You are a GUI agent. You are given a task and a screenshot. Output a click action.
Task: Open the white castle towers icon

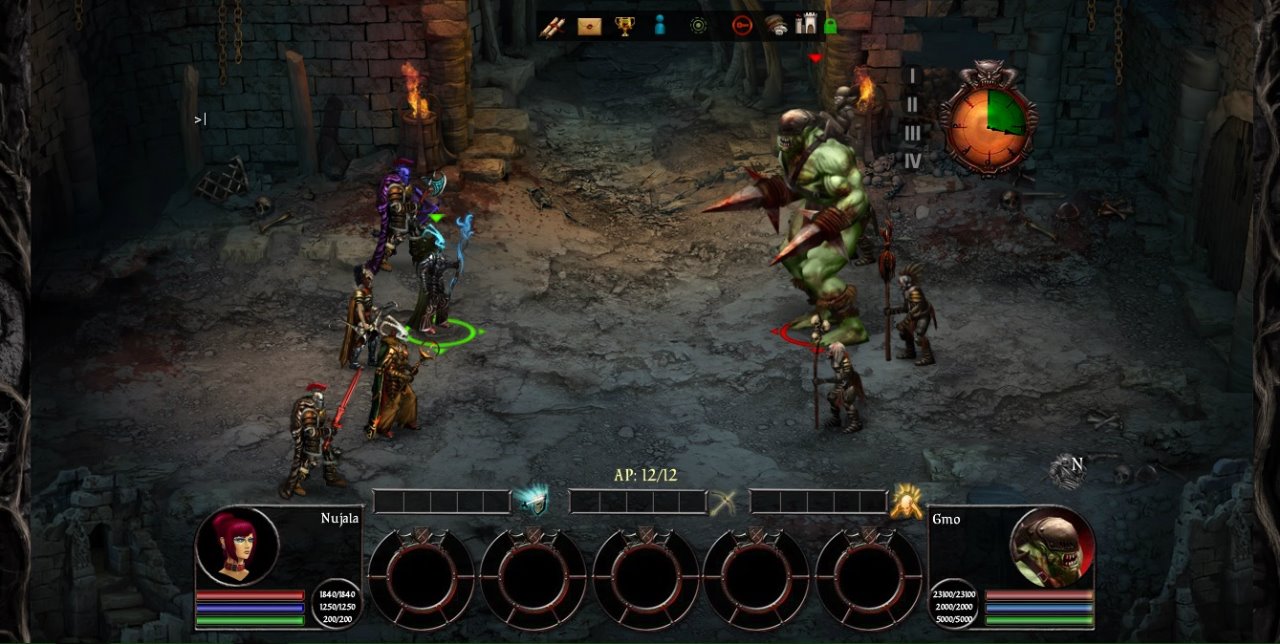point(806,25)
